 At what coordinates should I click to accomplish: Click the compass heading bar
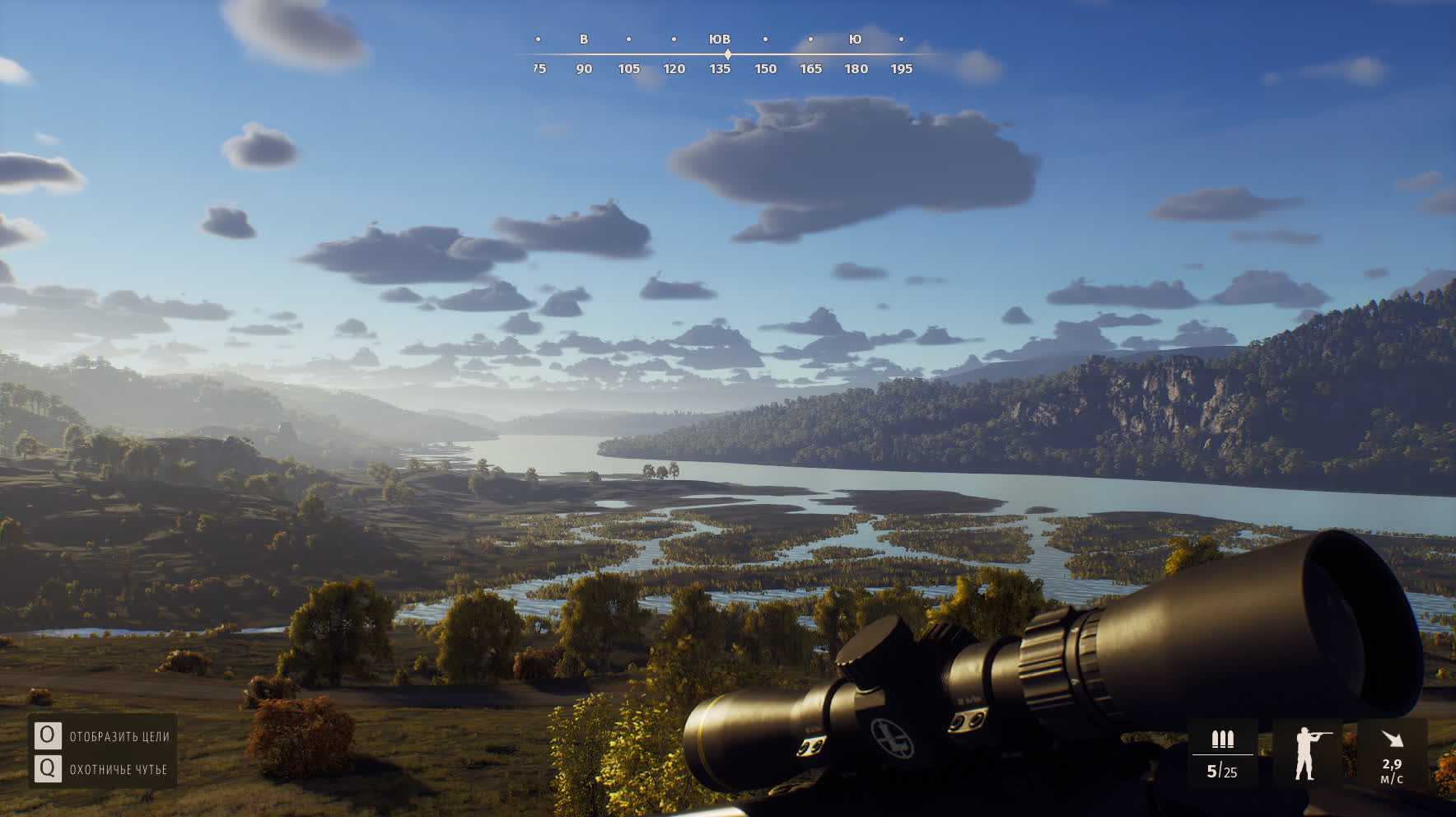coord(726,54)
